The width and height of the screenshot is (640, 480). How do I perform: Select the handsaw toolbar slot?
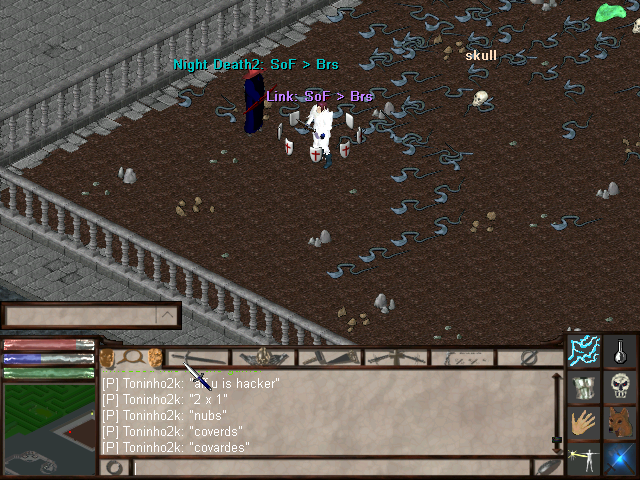tap(330, 357)
